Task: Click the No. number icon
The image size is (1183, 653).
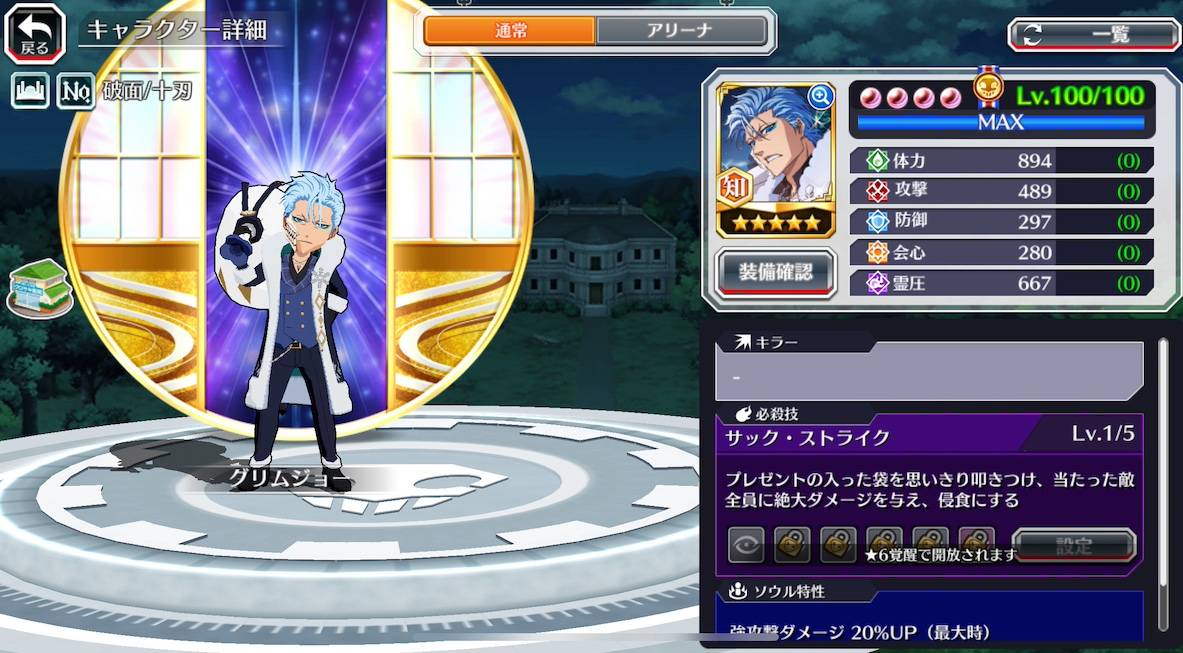Action: click(75, 91)
